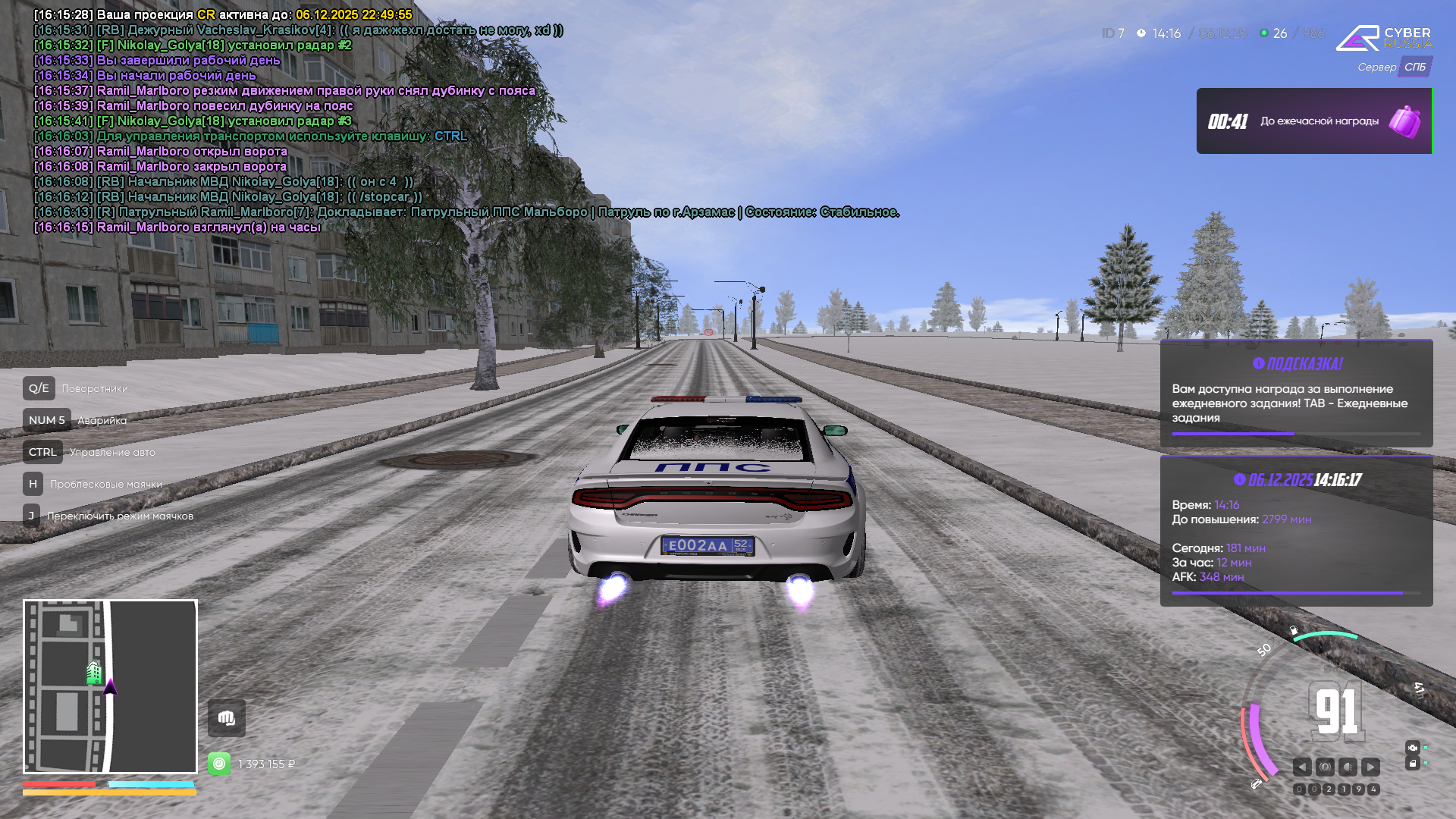Toggle the parking brake indicator
The width and height of the screenshot is (1456, 819).
click(x=1325, y=767)
